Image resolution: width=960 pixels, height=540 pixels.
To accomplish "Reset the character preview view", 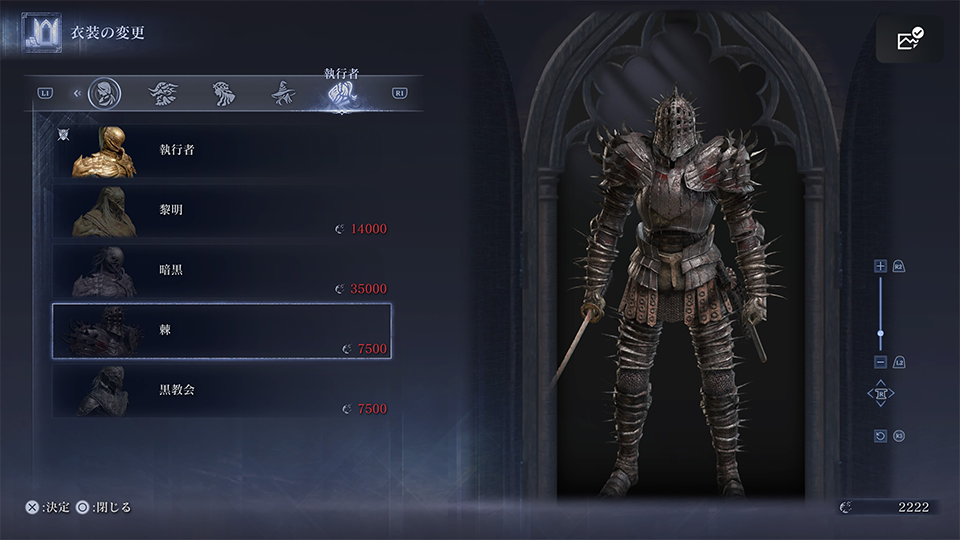I will click(880, 436).
